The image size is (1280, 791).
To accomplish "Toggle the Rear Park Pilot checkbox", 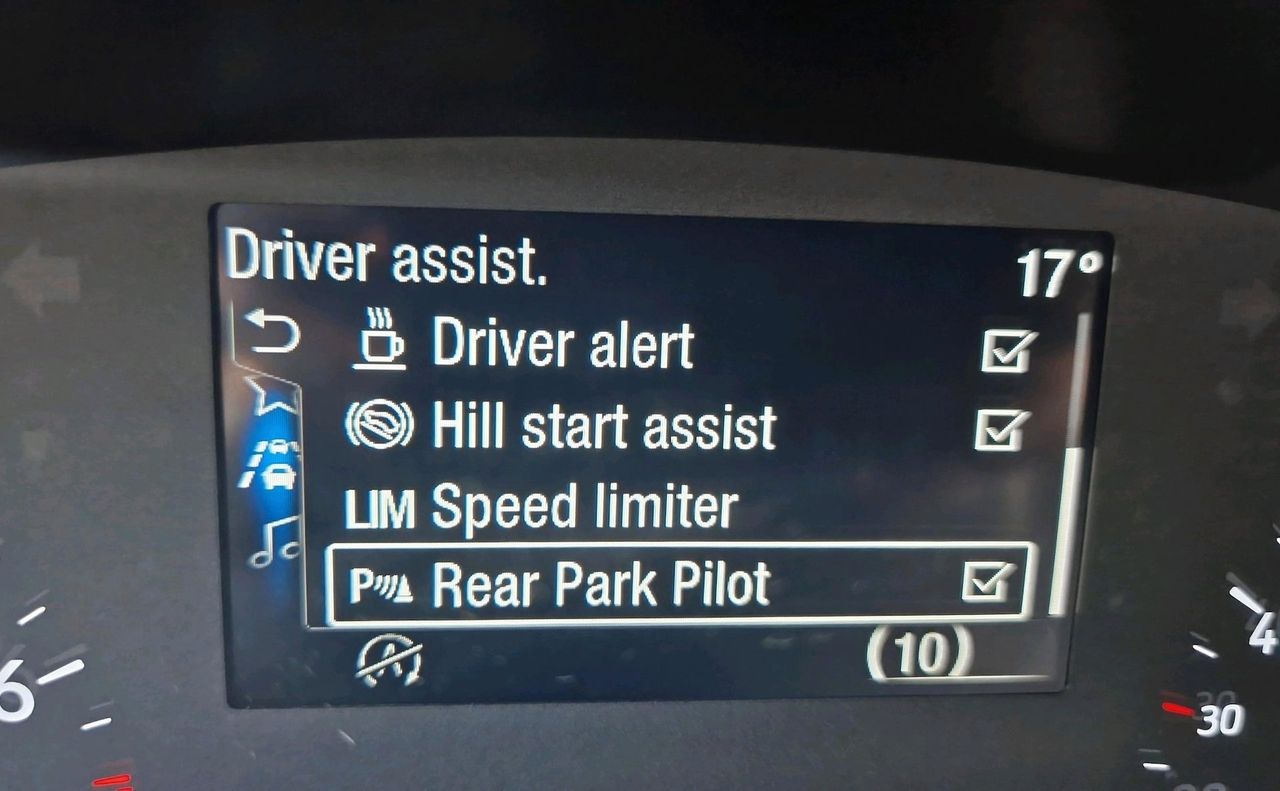I will (x=988, y=582).
